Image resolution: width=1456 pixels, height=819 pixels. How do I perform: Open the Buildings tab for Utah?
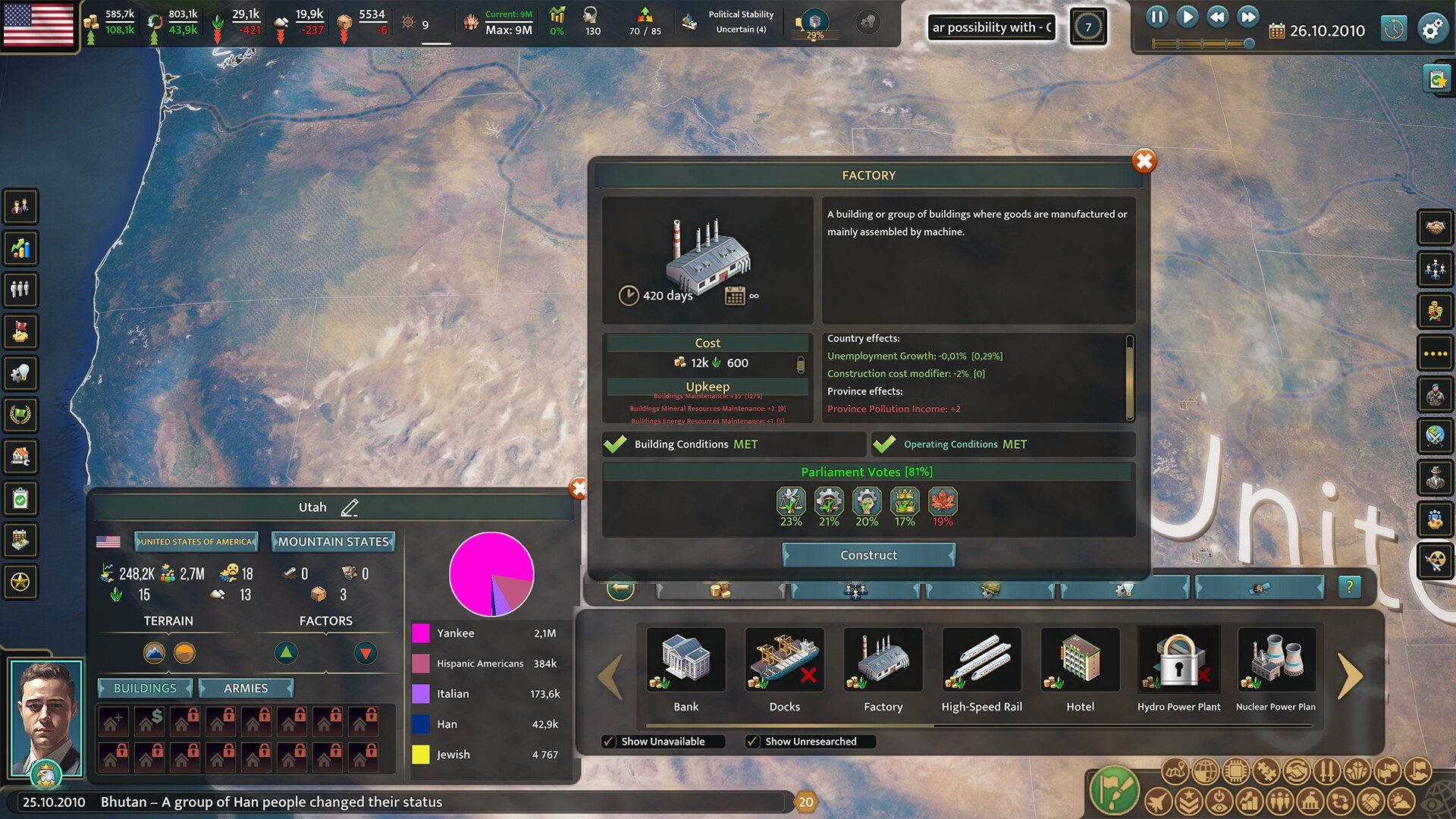coord(145,688)
